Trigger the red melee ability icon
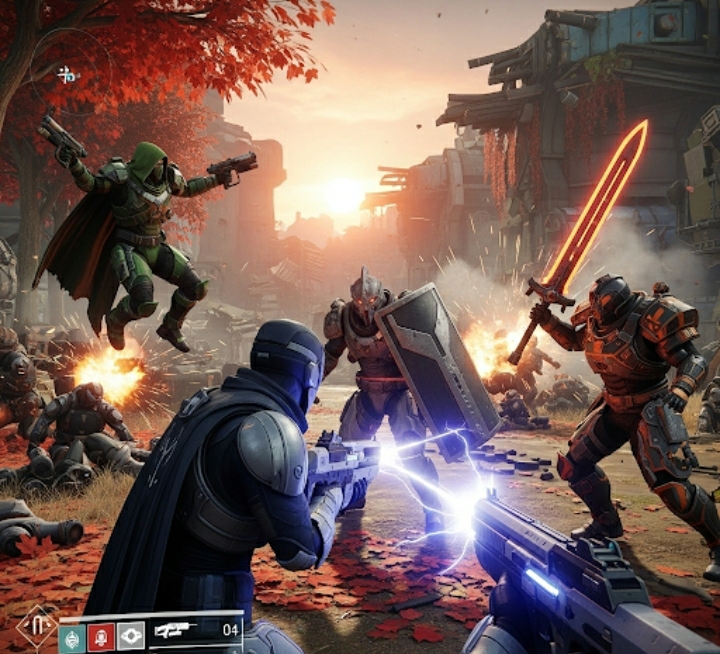Screen dimensions: 720x654 101,635
